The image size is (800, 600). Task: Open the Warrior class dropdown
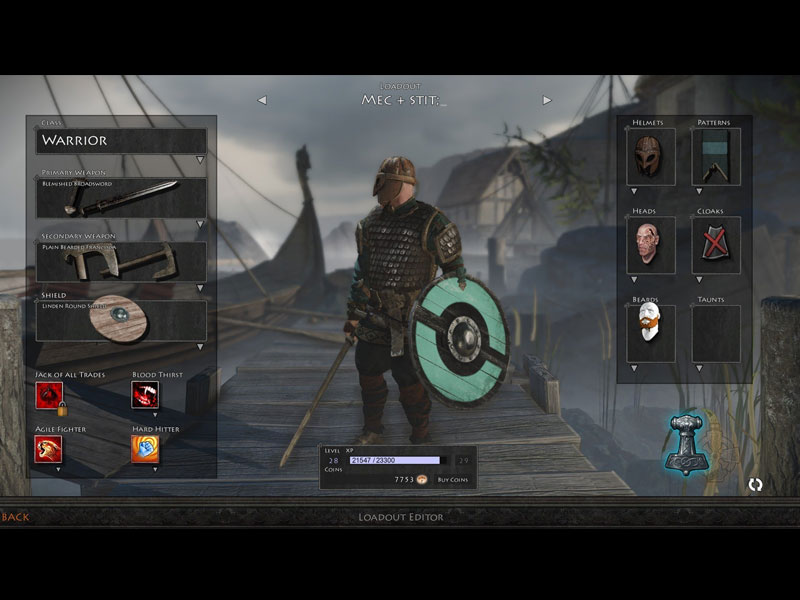[x=121, y=141]
